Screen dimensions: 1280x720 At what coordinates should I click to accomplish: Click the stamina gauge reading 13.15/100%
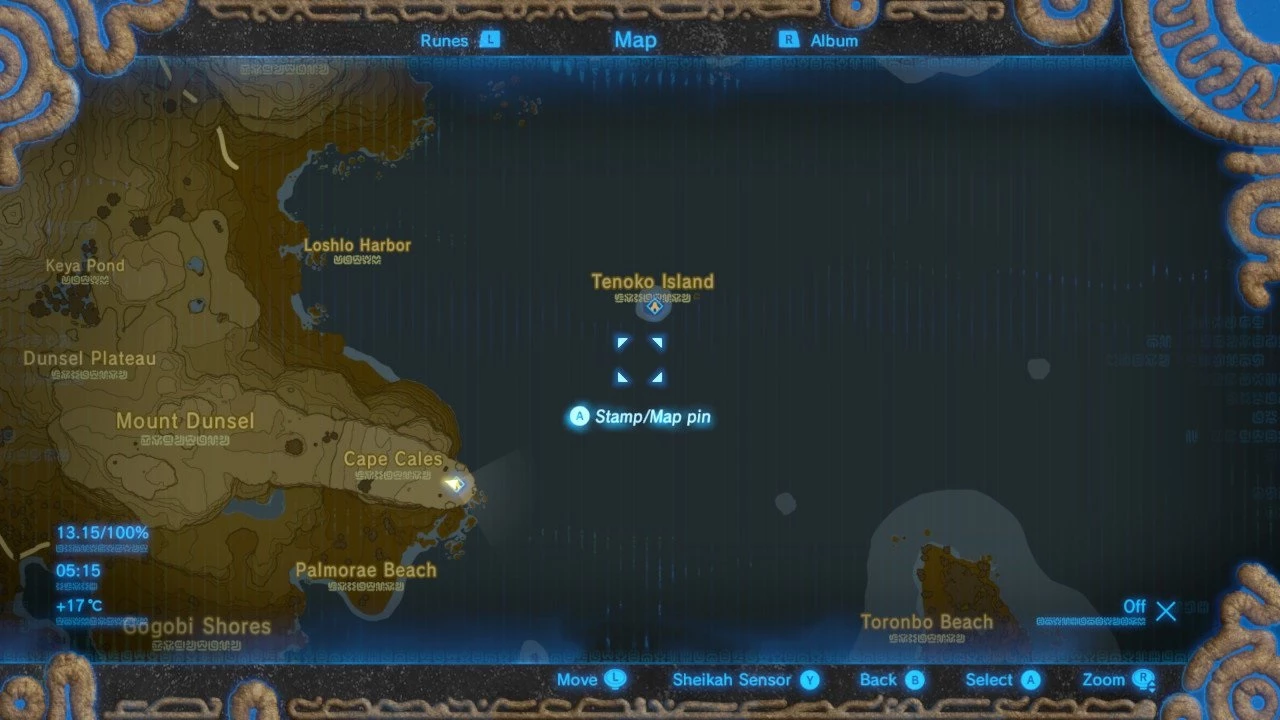tap(103, 534)
